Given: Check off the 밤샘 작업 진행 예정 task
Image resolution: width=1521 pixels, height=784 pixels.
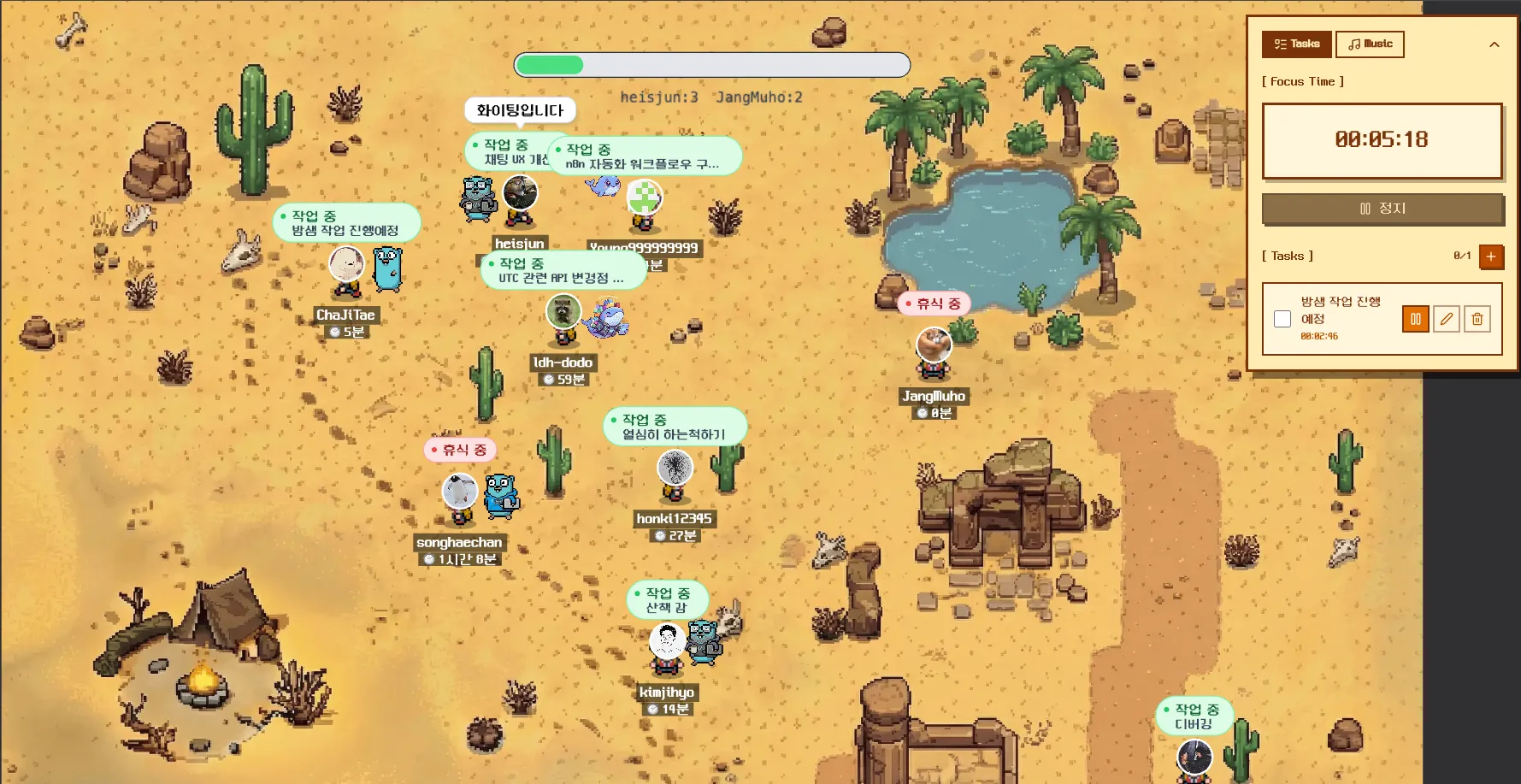Looking at the screenshot, I should (1282, 319).
